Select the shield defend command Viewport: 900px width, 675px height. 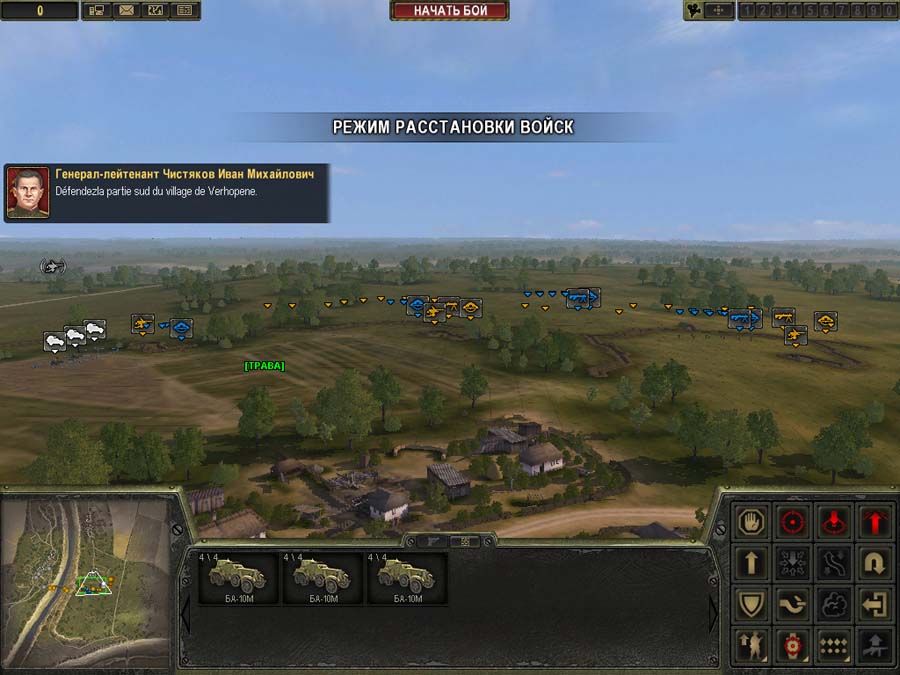pos(750,604)
